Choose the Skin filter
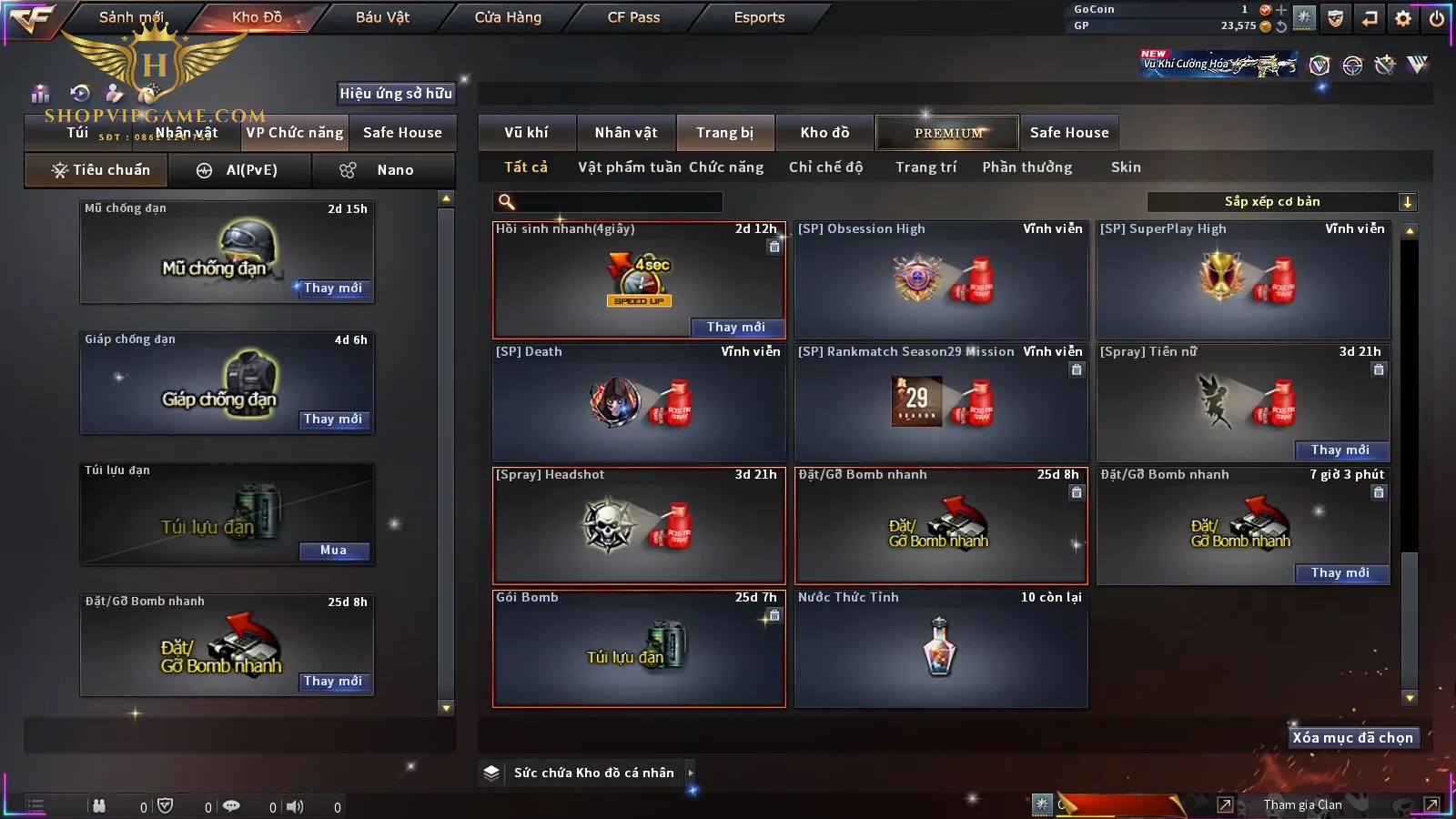 (1126, 167)
